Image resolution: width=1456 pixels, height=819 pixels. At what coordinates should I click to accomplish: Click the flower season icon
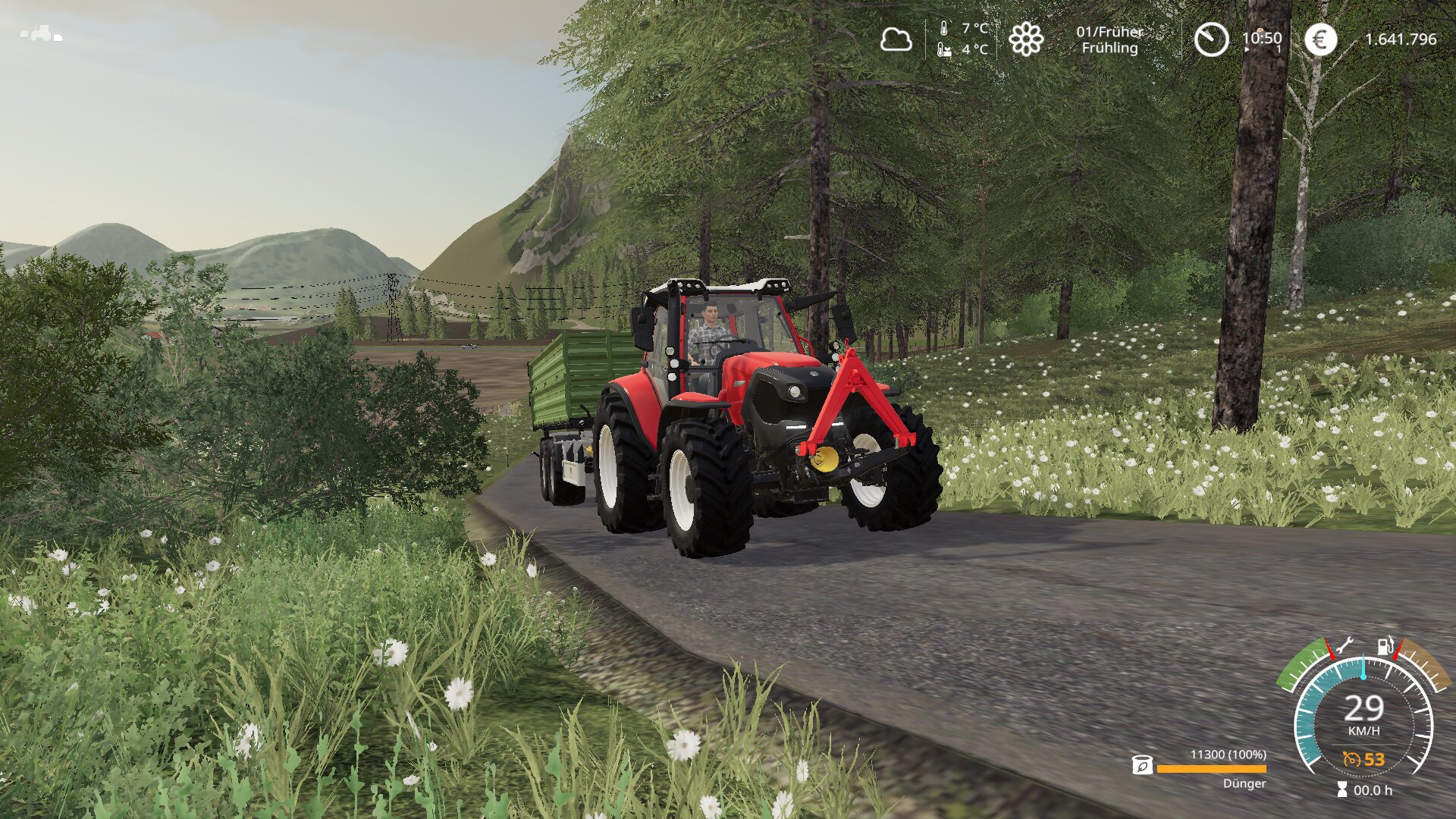pyautogui.click(x=1026, y=39)
